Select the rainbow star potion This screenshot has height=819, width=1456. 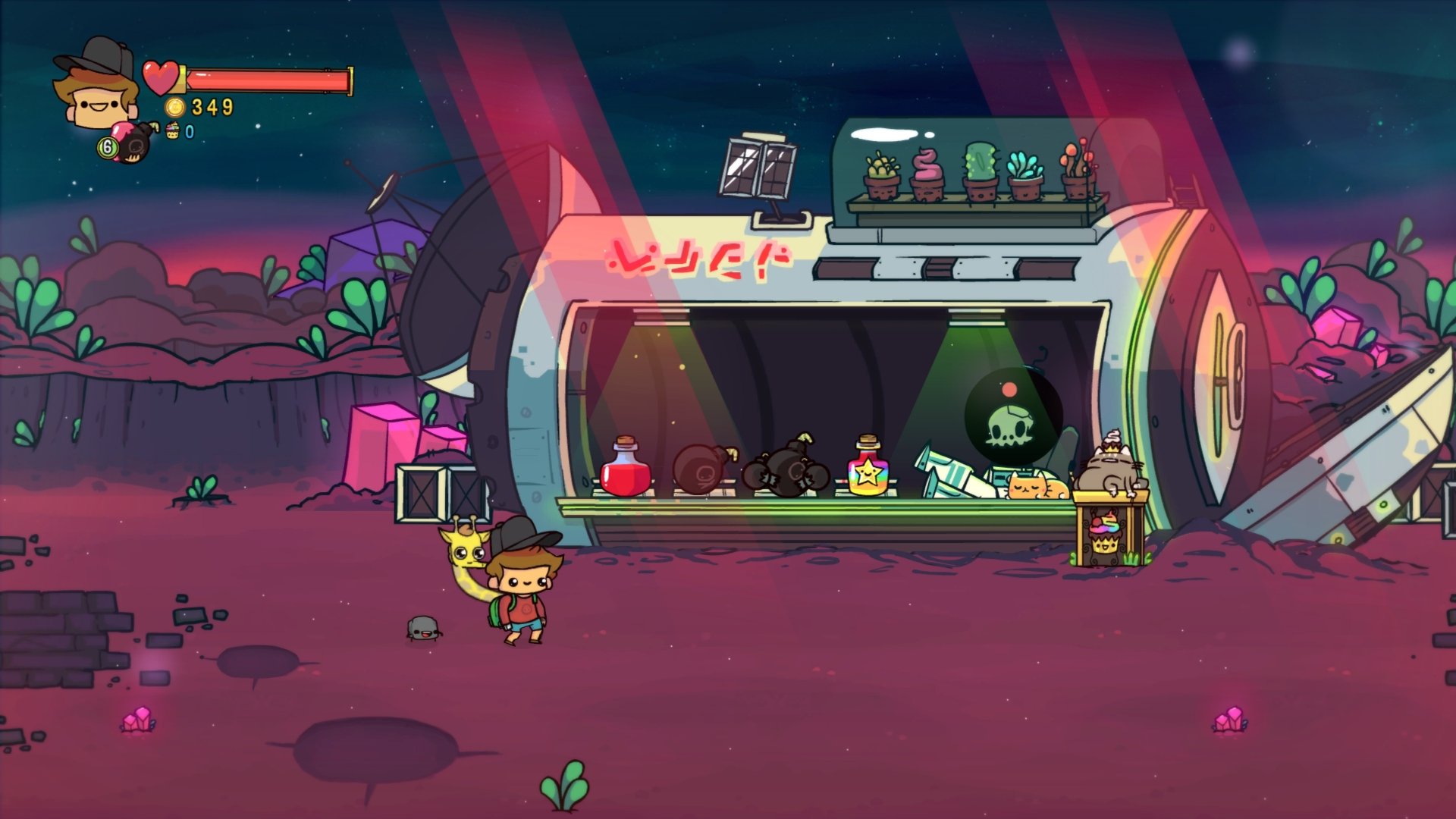click(x=867, y=470)
